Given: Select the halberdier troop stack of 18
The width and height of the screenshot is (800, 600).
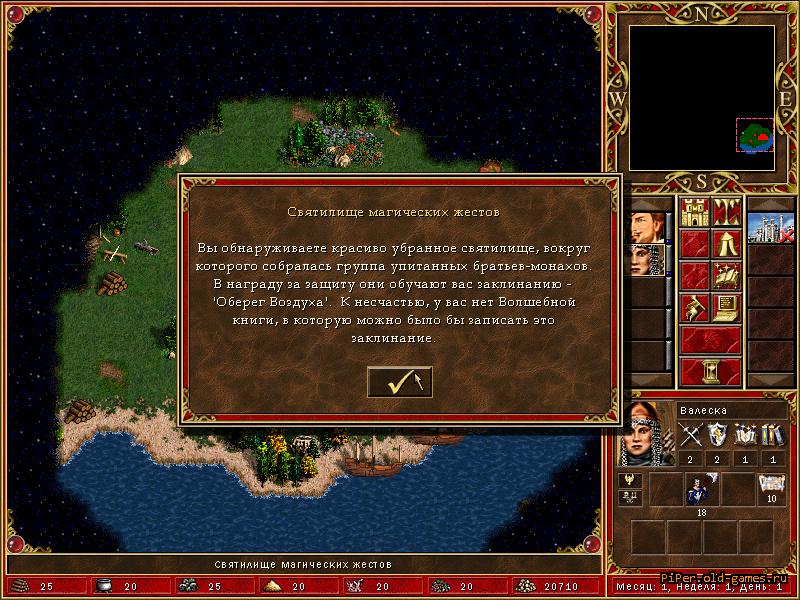Looking at the screenshot, I should pyautogui.click(x=698, y=490).
